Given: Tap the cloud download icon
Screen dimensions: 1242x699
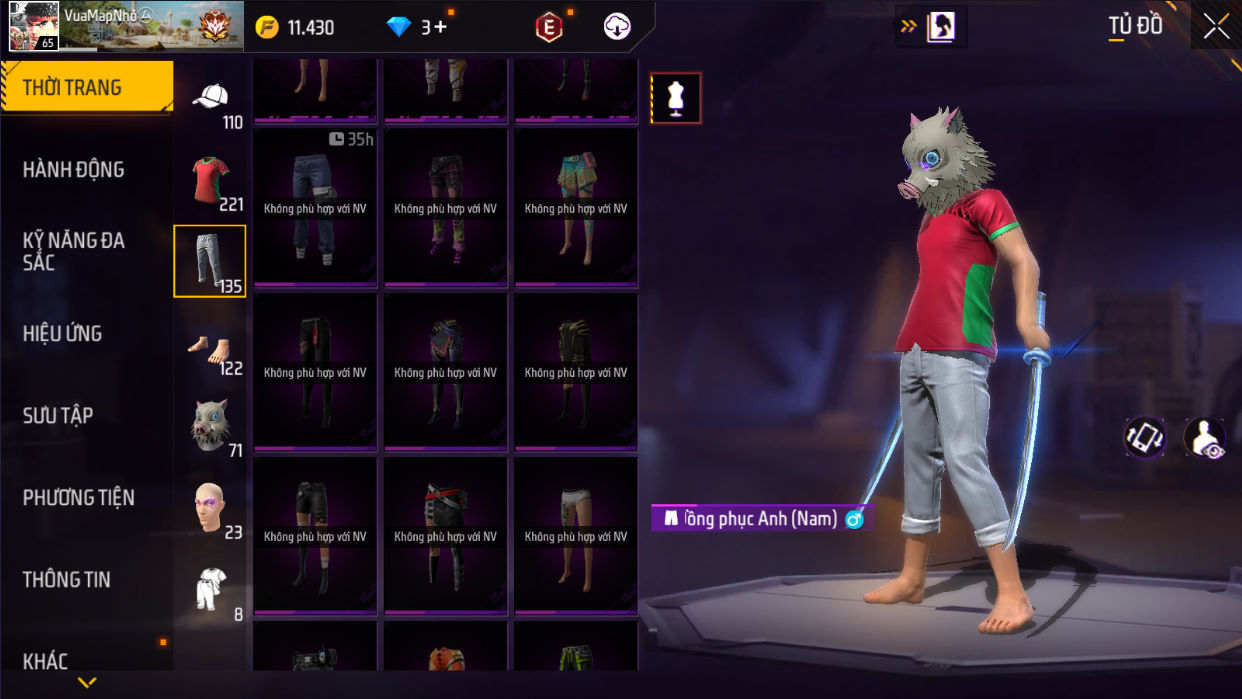Looking at the screenshot, I should coord(617,27).
